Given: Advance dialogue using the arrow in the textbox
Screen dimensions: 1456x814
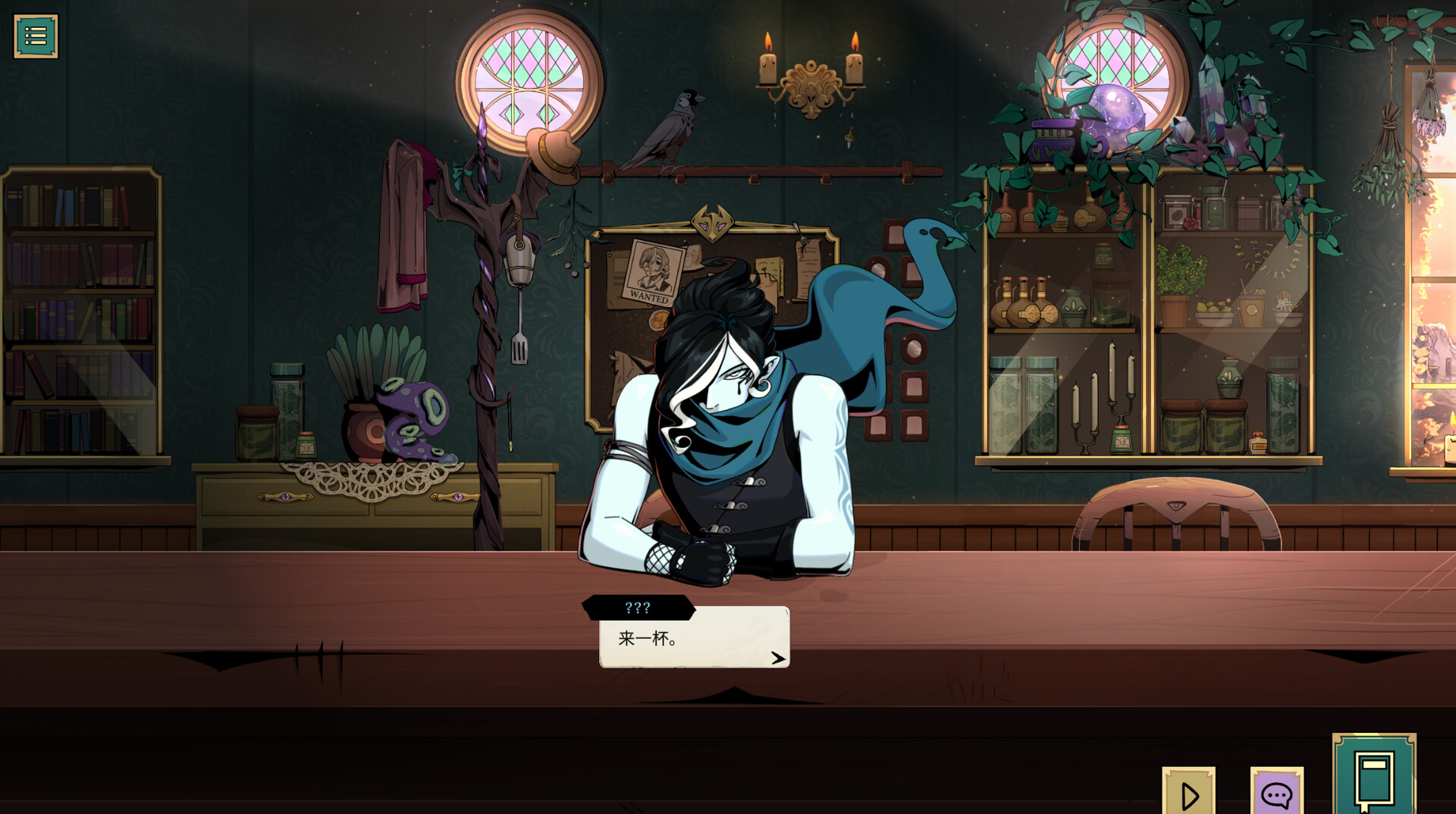Looking at the screenshot, I should [777, 658].
